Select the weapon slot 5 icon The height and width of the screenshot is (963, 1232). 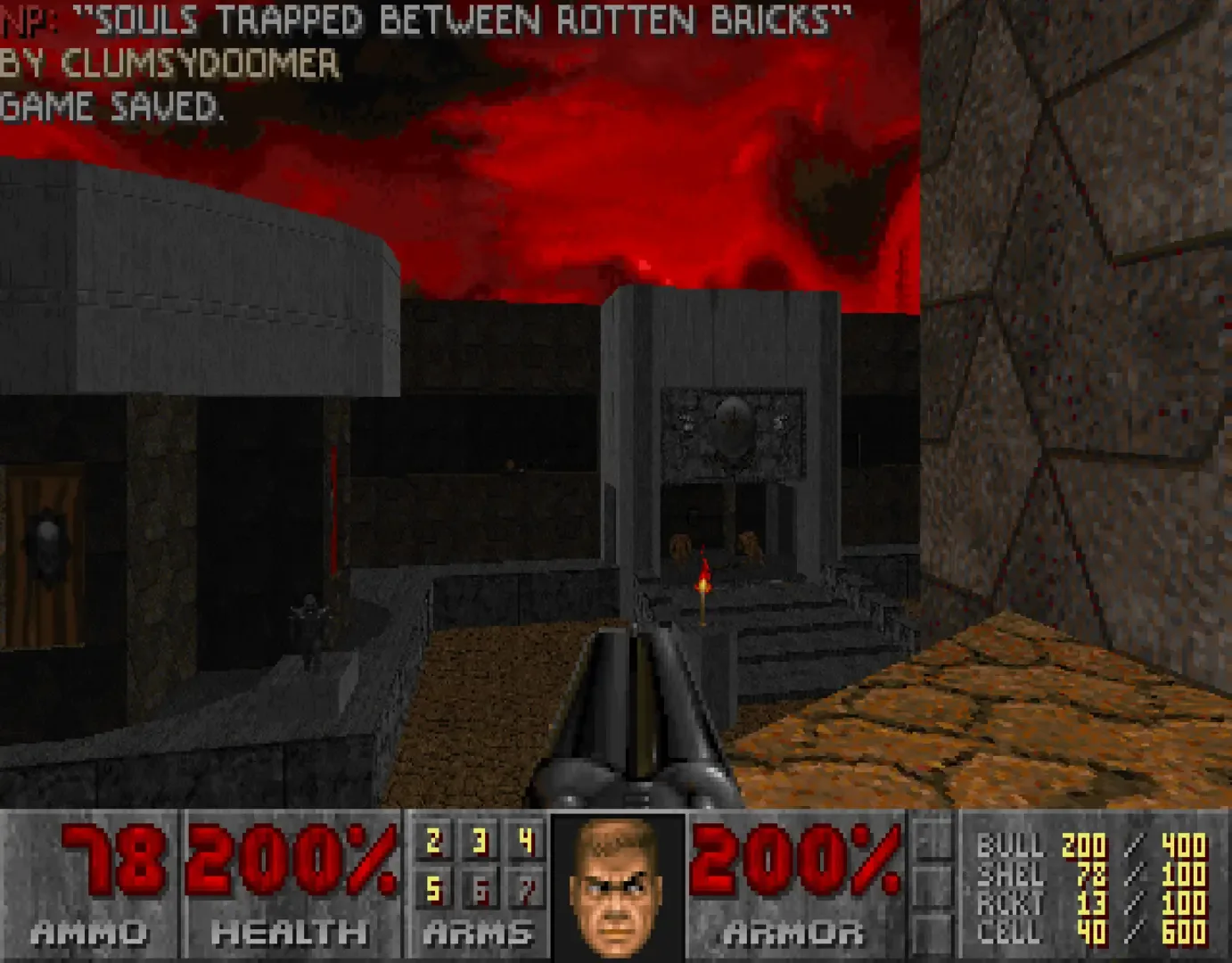tap(433, 887)
